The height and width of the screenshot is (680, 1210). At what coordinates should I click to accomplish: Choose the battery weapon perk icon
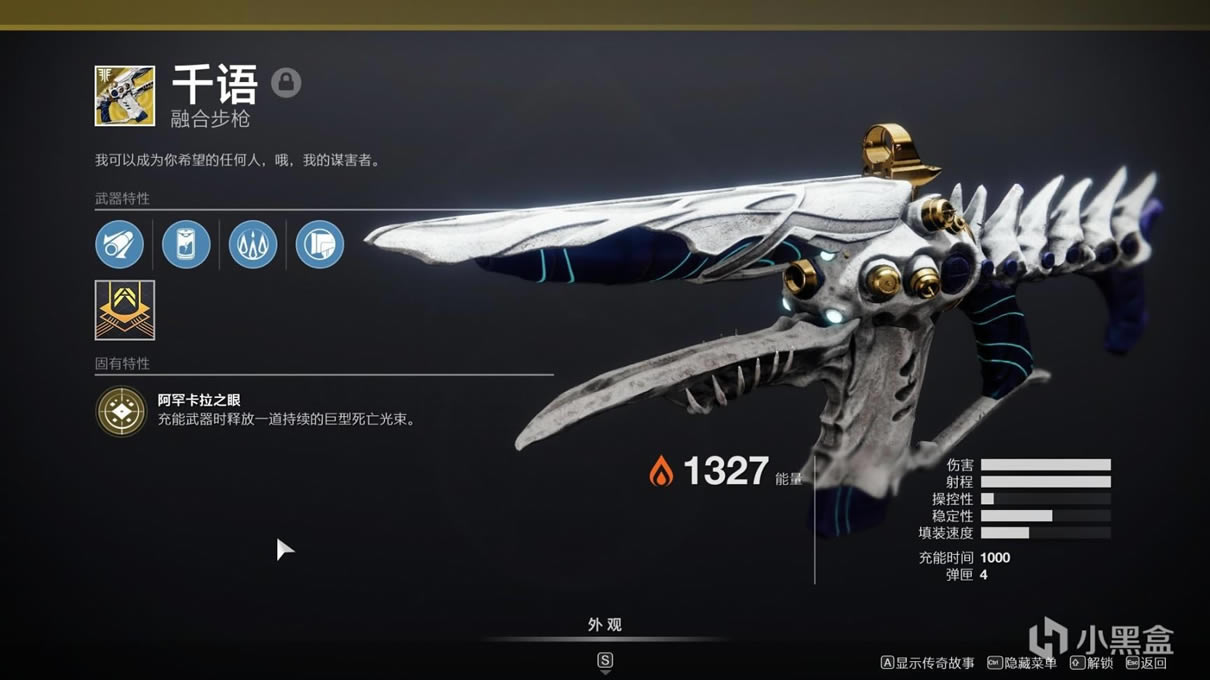[x=186, y=244]
